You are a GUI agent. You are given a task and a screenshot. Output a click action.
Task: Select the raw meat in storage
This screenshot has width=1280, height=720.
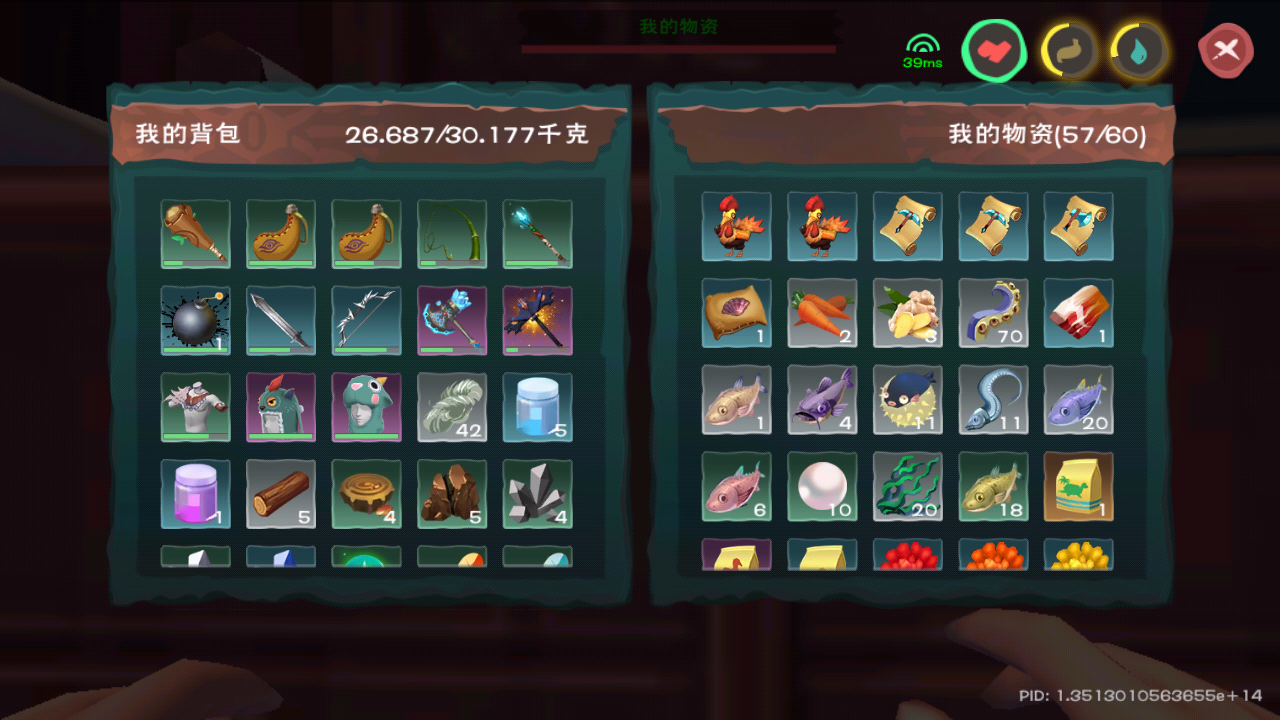coord(1078,312)
